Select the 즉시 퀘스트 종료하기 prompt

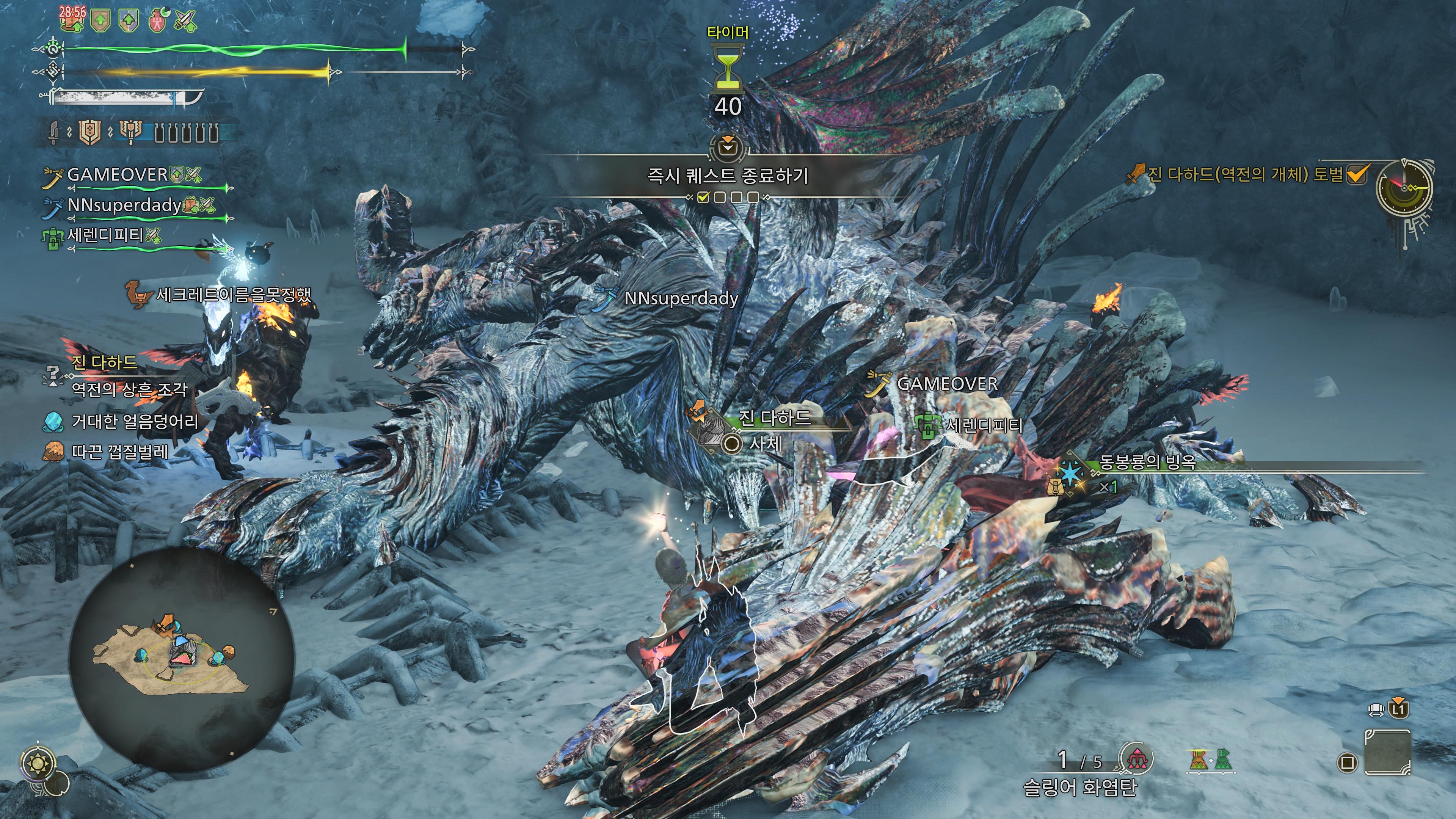point(728,176)
